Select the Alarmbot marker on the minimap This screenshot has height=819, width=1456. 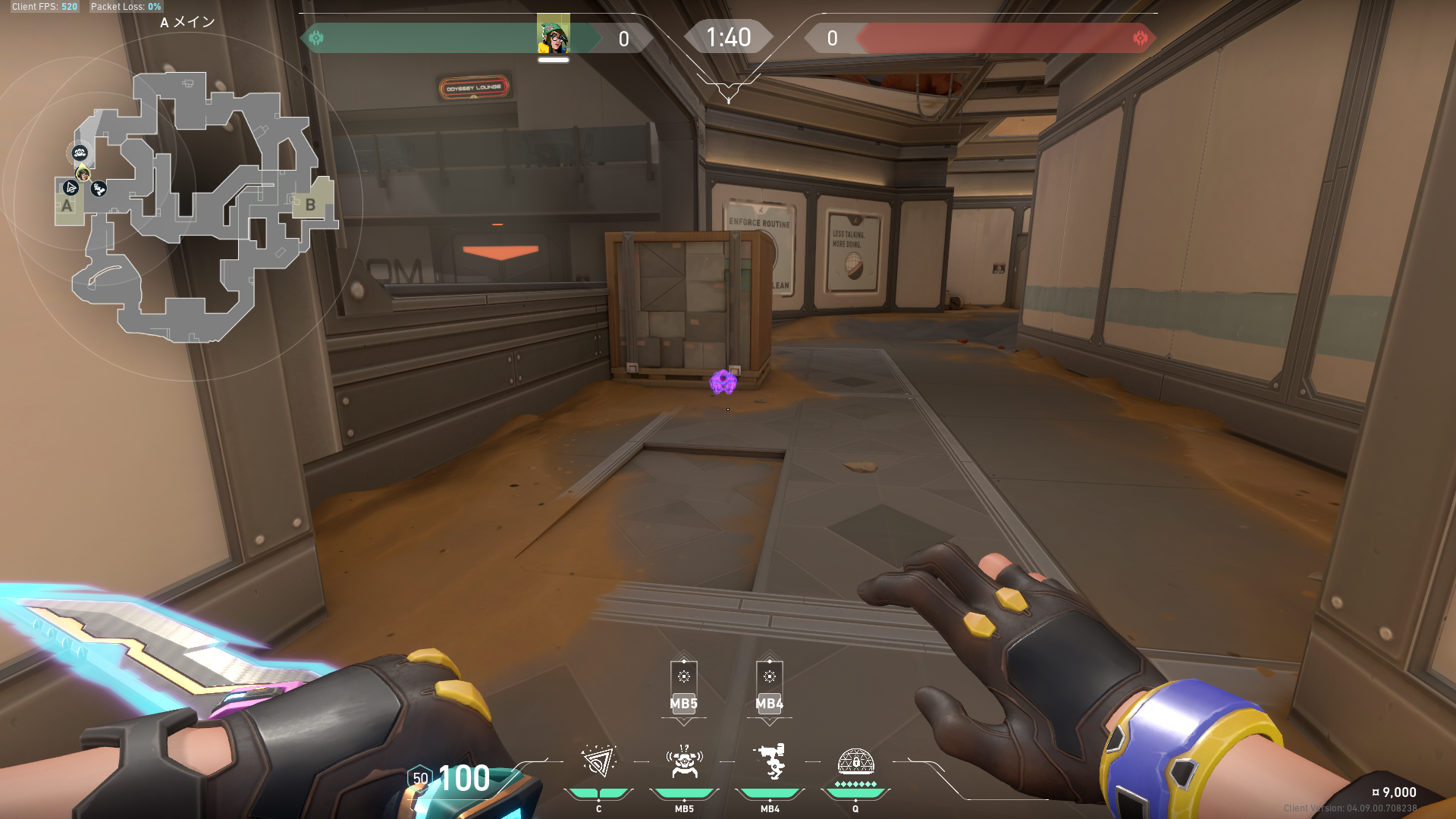point(80,153)
